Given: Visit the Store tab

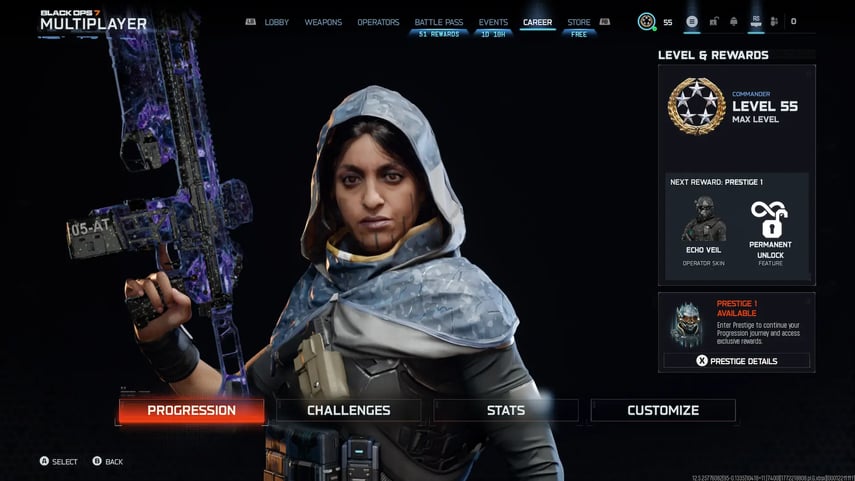Looking at the screenshot, I should [578, 22].
